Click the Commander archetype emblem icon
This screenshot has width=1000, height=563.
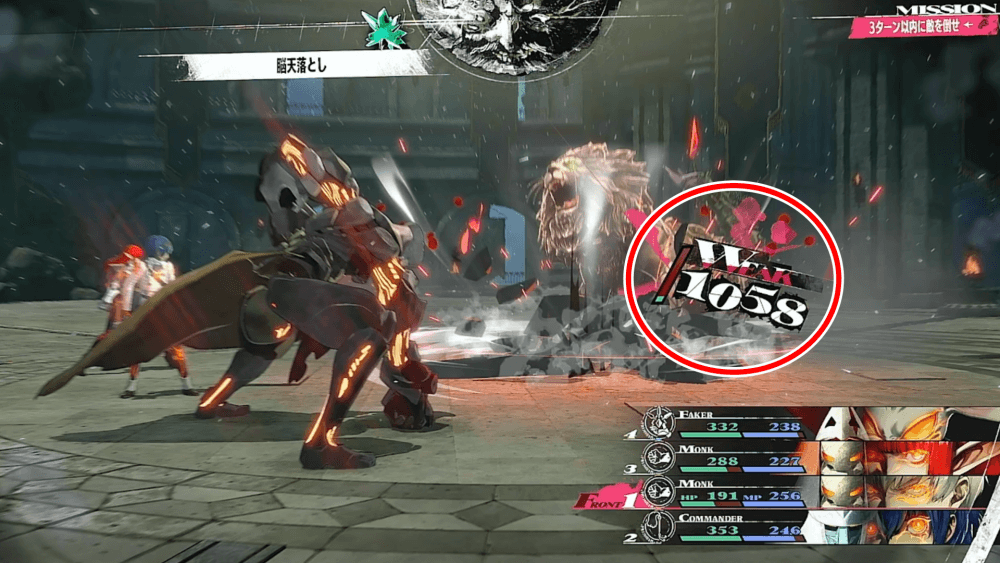[660, 529]
